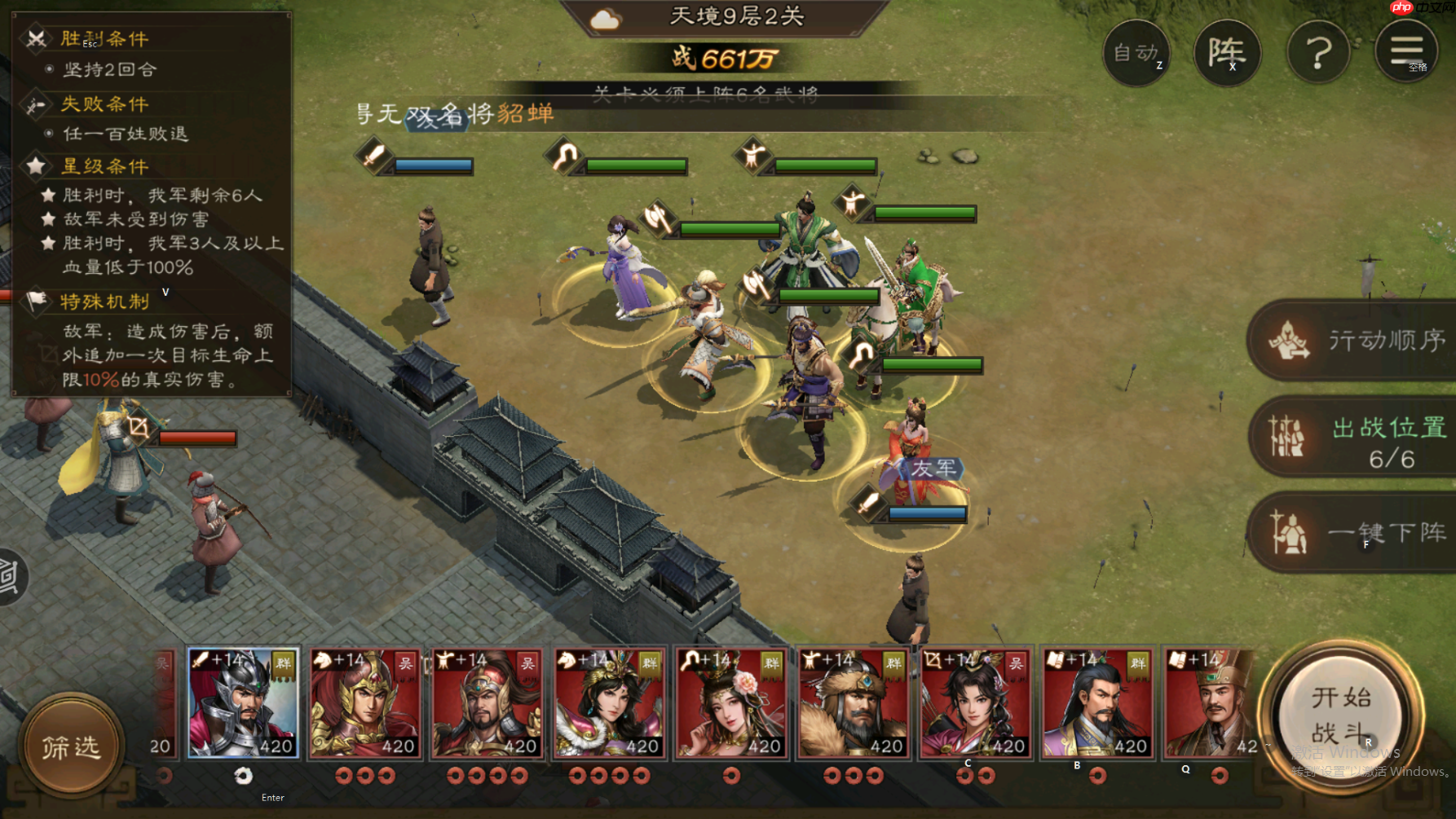Viewport: 1456px width, 819px height.
Task: Select the long-haired strategist in purple robe
Action: (1097, 703)
